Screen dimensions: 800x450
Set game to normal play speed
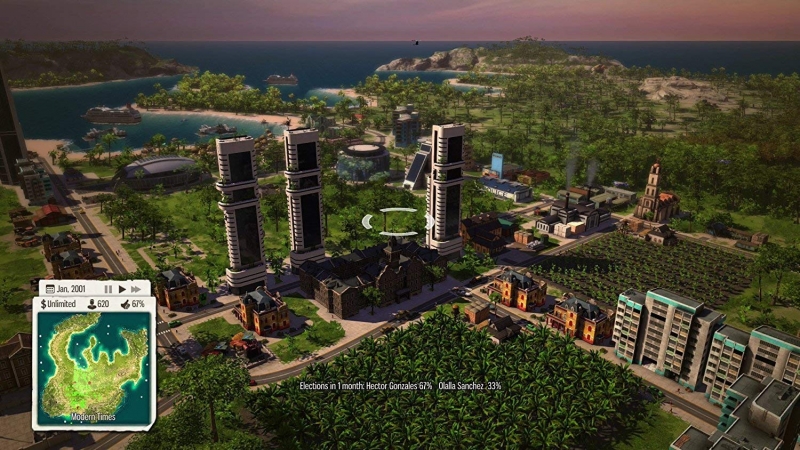click(122, 289)
